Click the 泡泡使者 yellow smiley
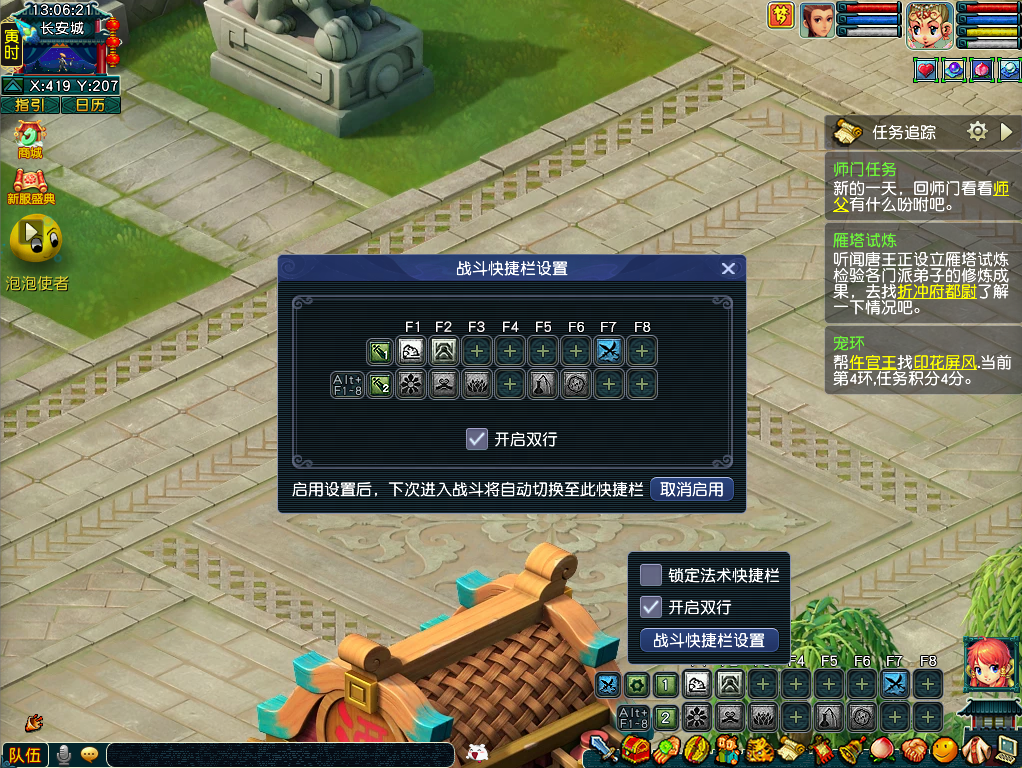 click(35, 240)
